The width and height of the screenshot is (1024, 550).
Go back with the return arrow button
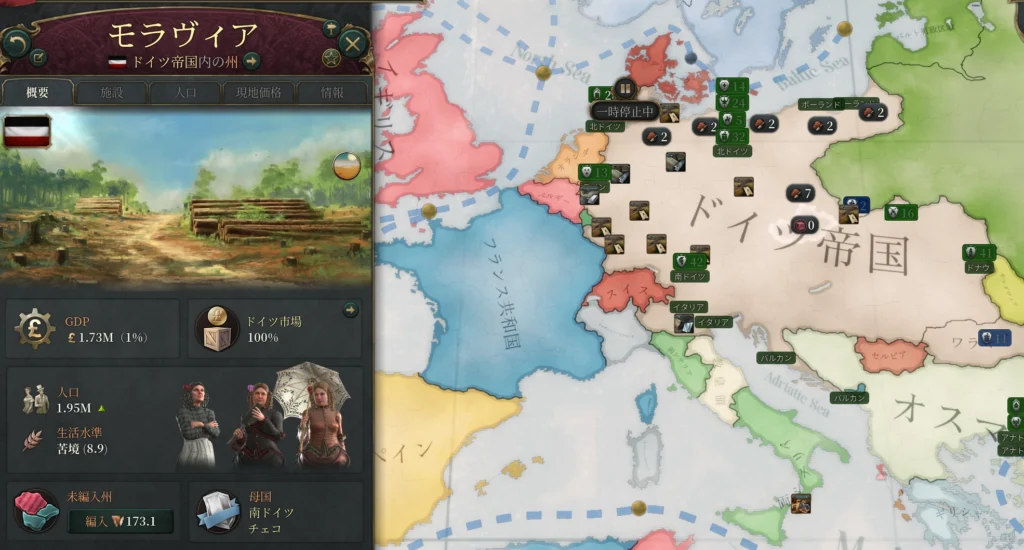[16, 42]
